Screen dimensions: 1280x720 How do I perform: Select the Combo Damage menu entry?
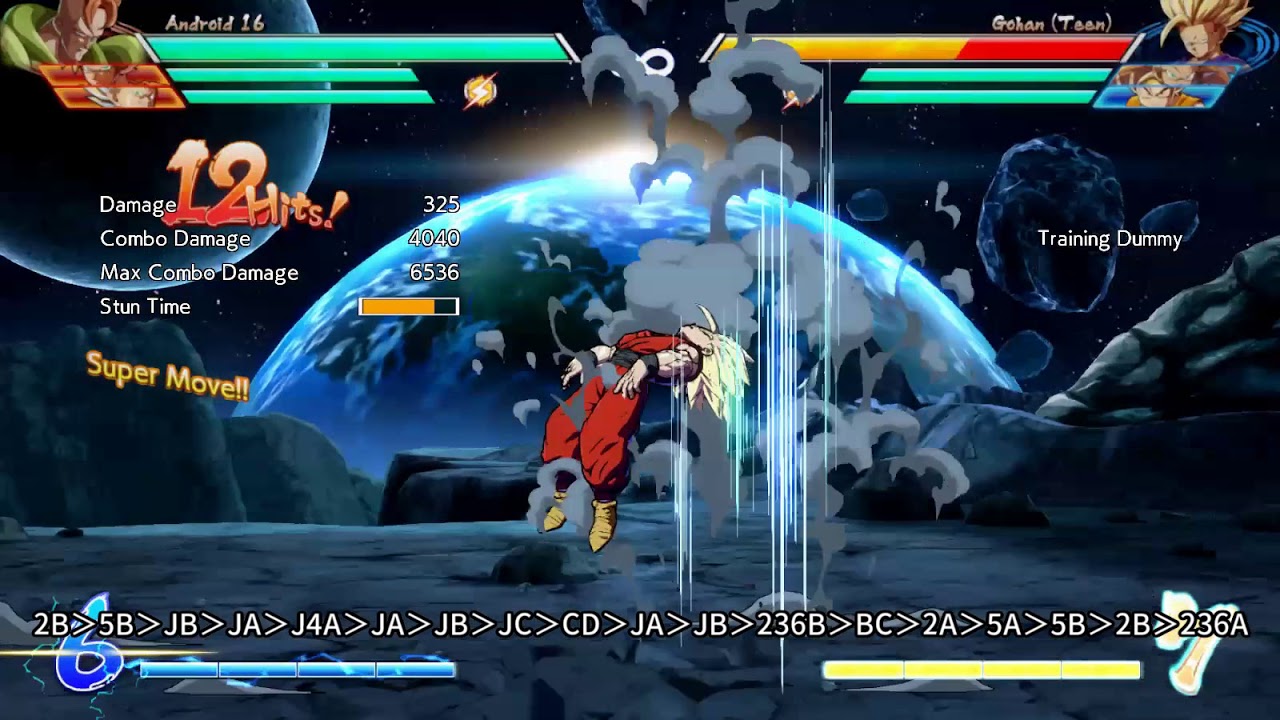click(174, 239)
